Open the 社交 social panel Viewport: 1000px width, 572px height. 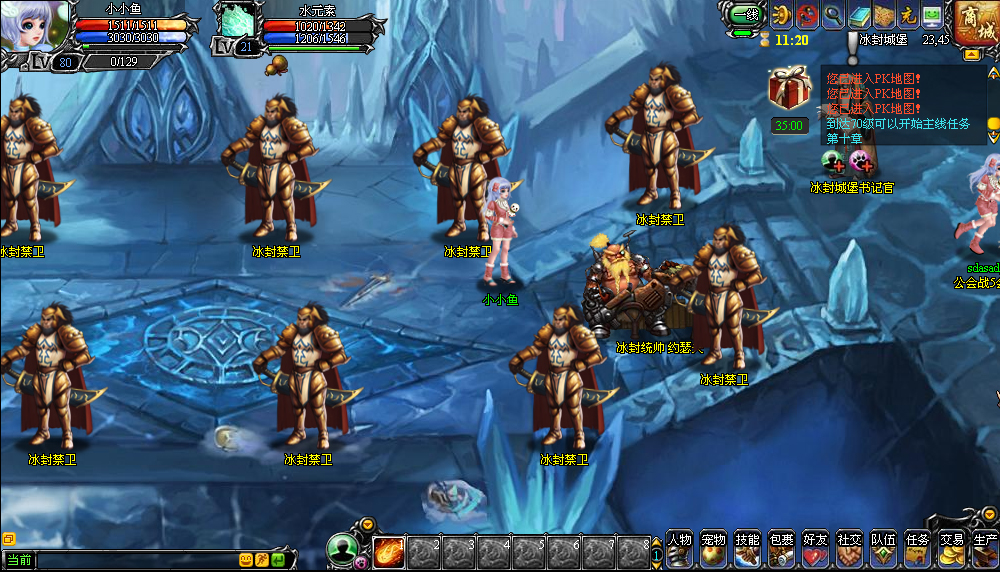[849, 548]
